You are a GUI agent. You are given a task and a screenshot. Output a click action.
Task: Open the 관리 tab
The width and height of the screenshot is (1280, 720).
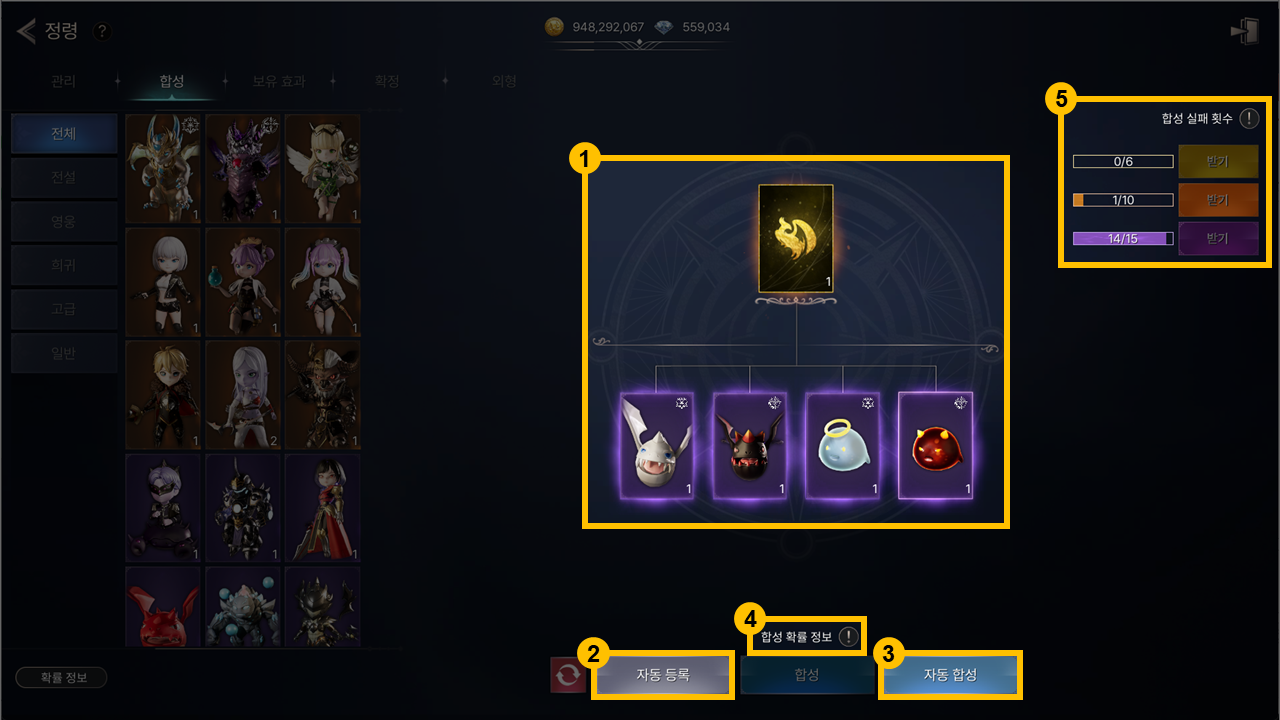(63, 81)
